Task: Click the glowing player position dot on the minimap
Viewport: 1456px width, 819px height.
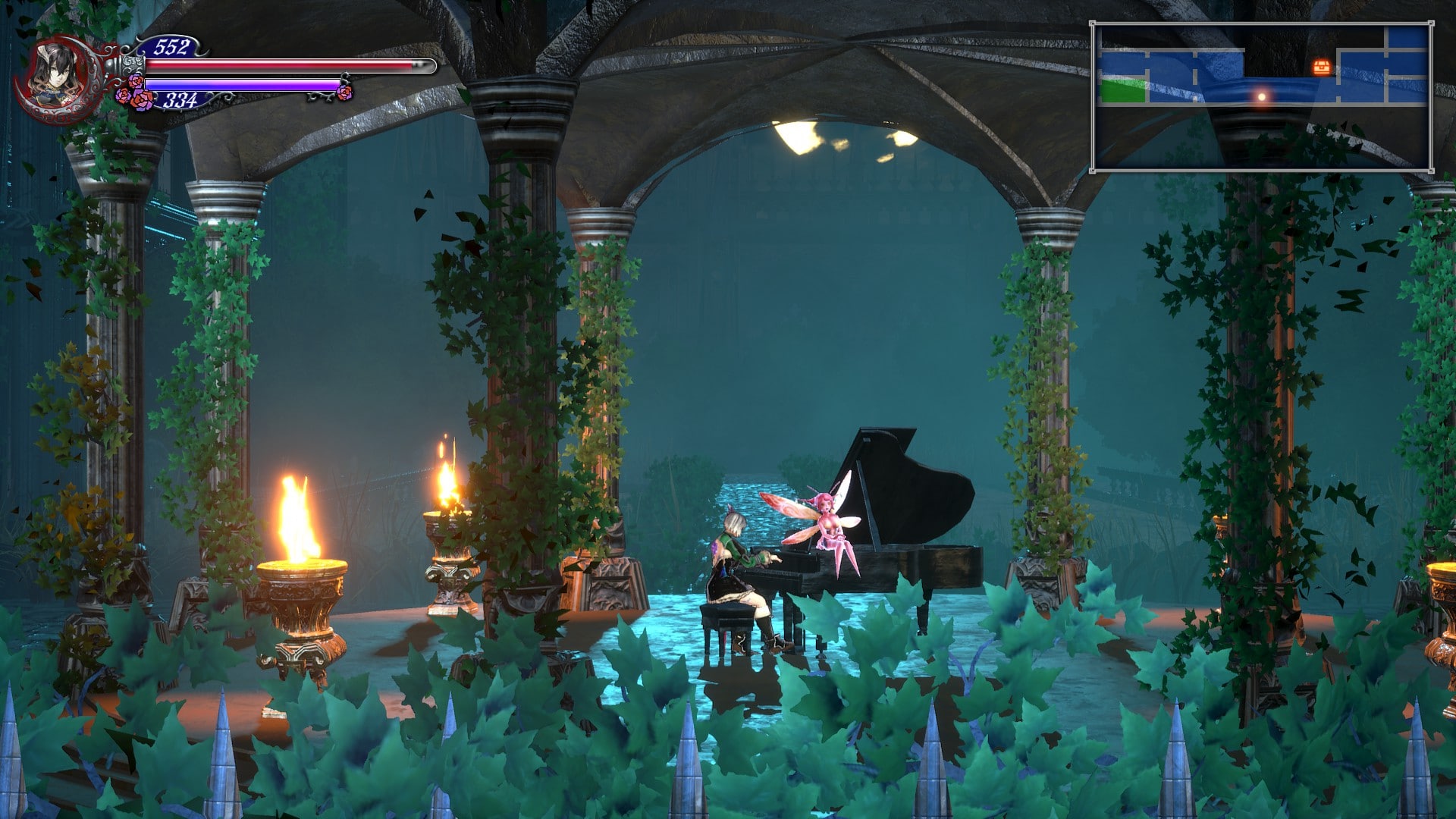Action: coord(1261,96)
